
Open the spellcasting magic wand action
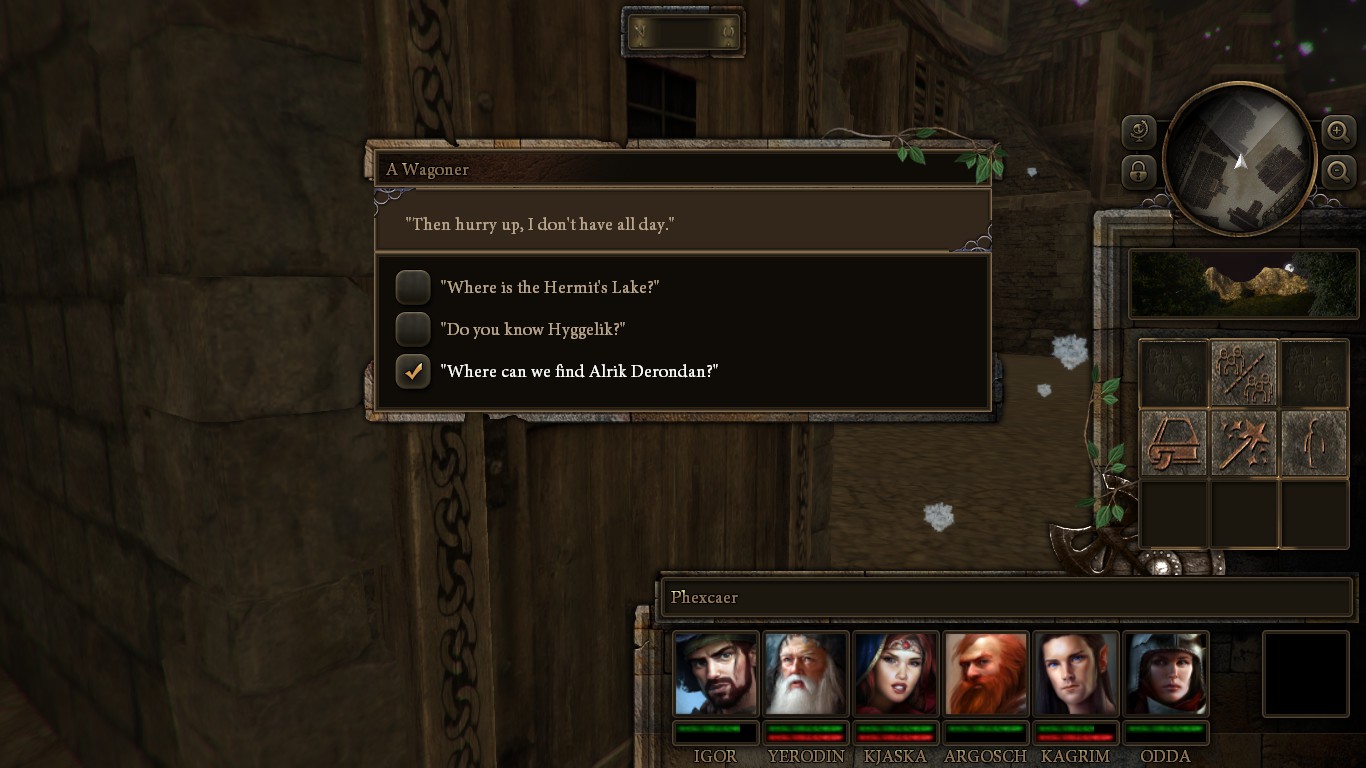(x=1244, y=443)
